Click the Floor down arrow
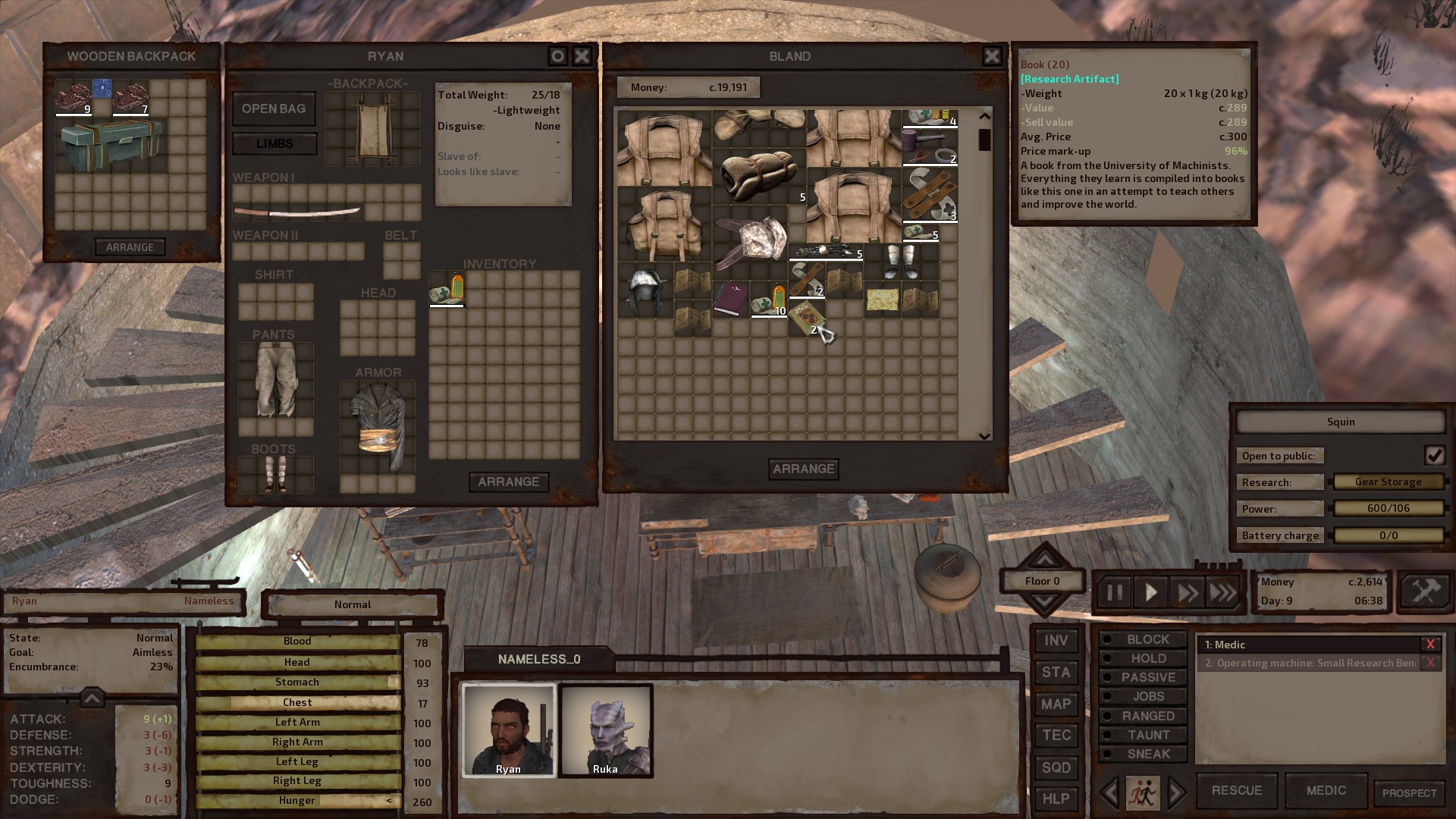 (x=1043, y=599)
